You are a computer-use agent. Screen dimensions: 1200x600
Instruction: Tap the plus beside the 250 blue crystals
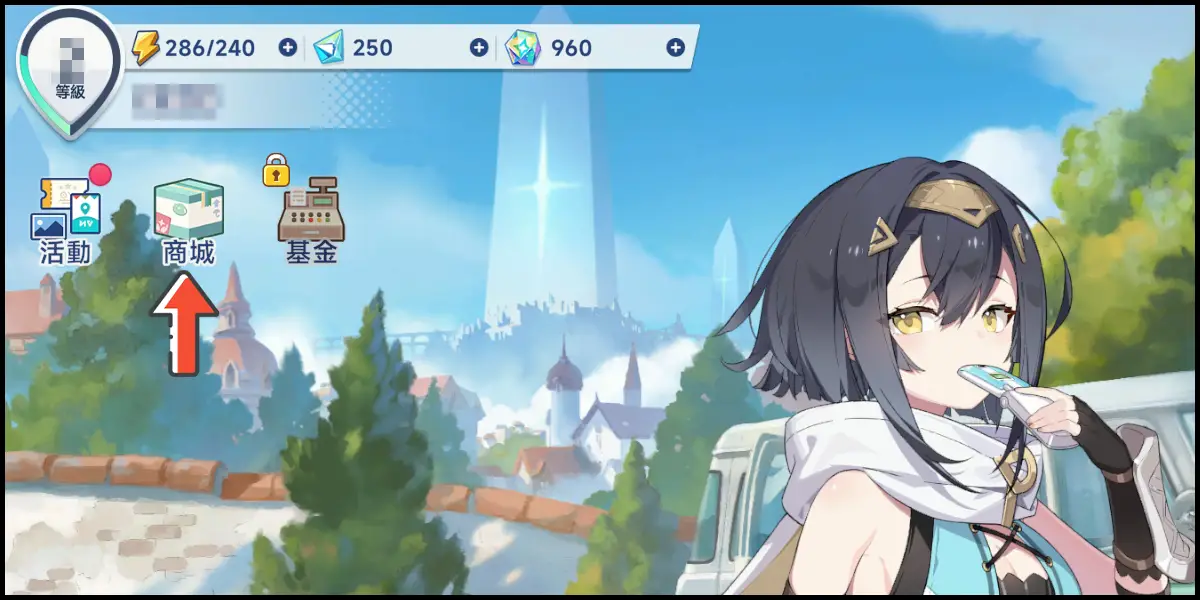(479, 47)
